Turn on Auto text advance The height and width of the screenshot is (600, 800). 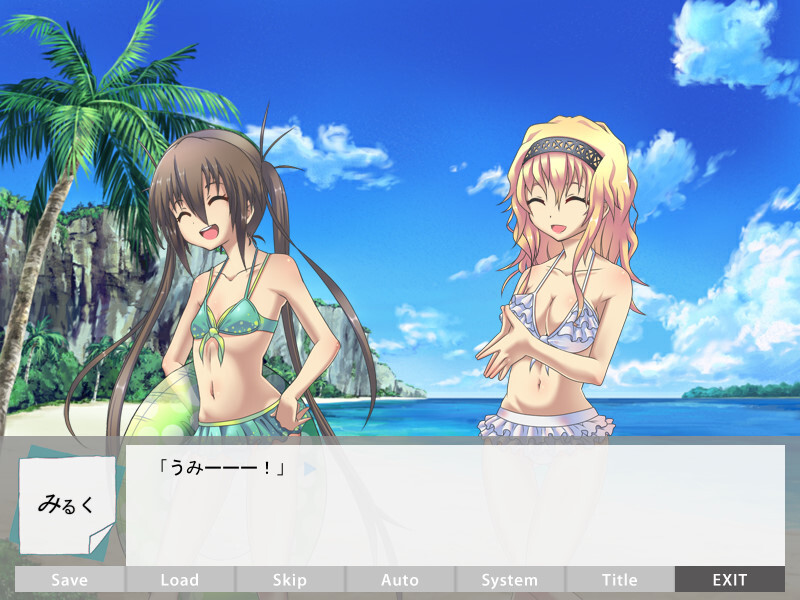pos(400,579)
